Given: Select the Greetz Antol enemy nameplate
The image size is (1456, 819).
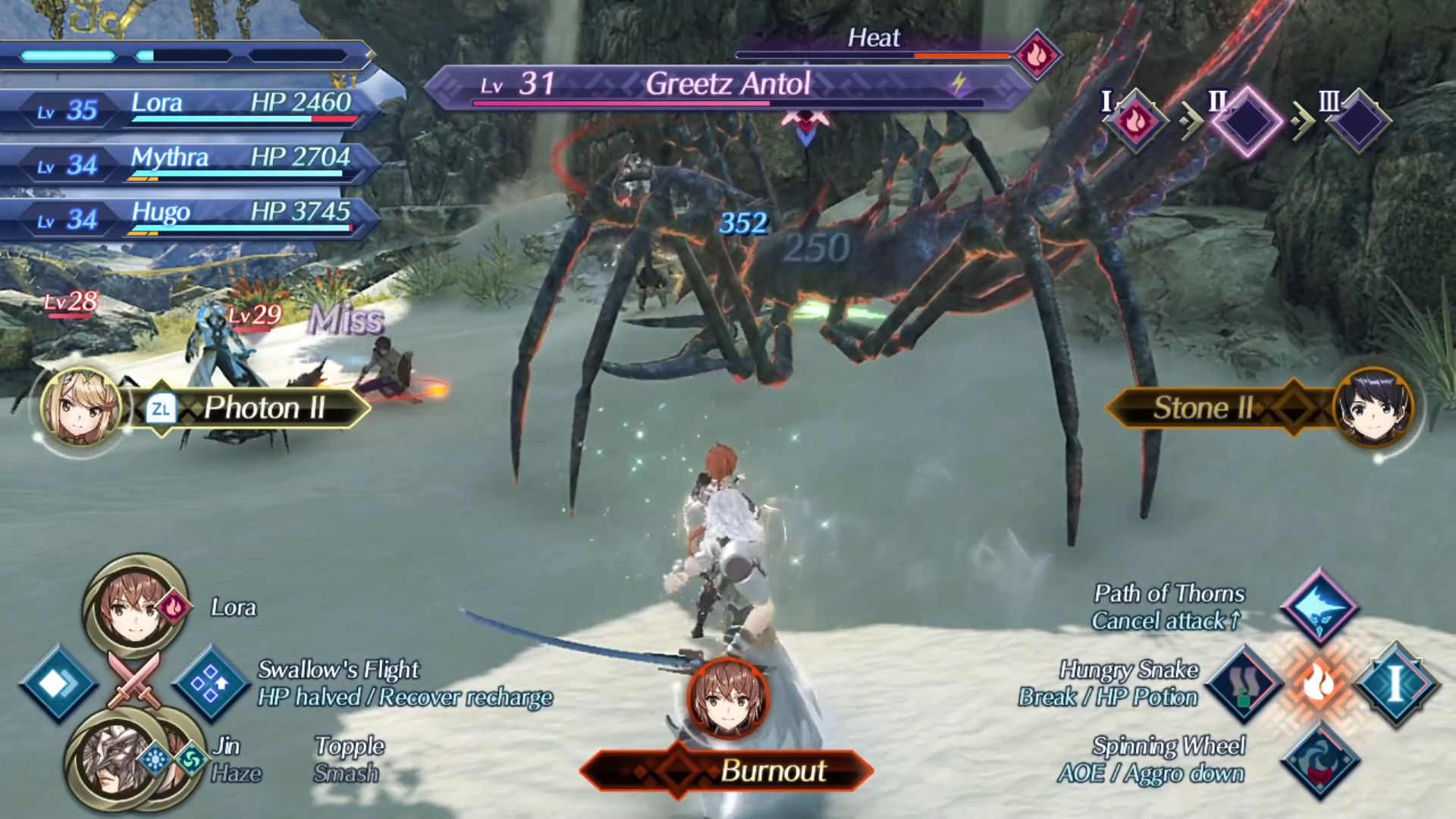Looking at the screenshot, I should pyautogui.click(x=728, y=85).
